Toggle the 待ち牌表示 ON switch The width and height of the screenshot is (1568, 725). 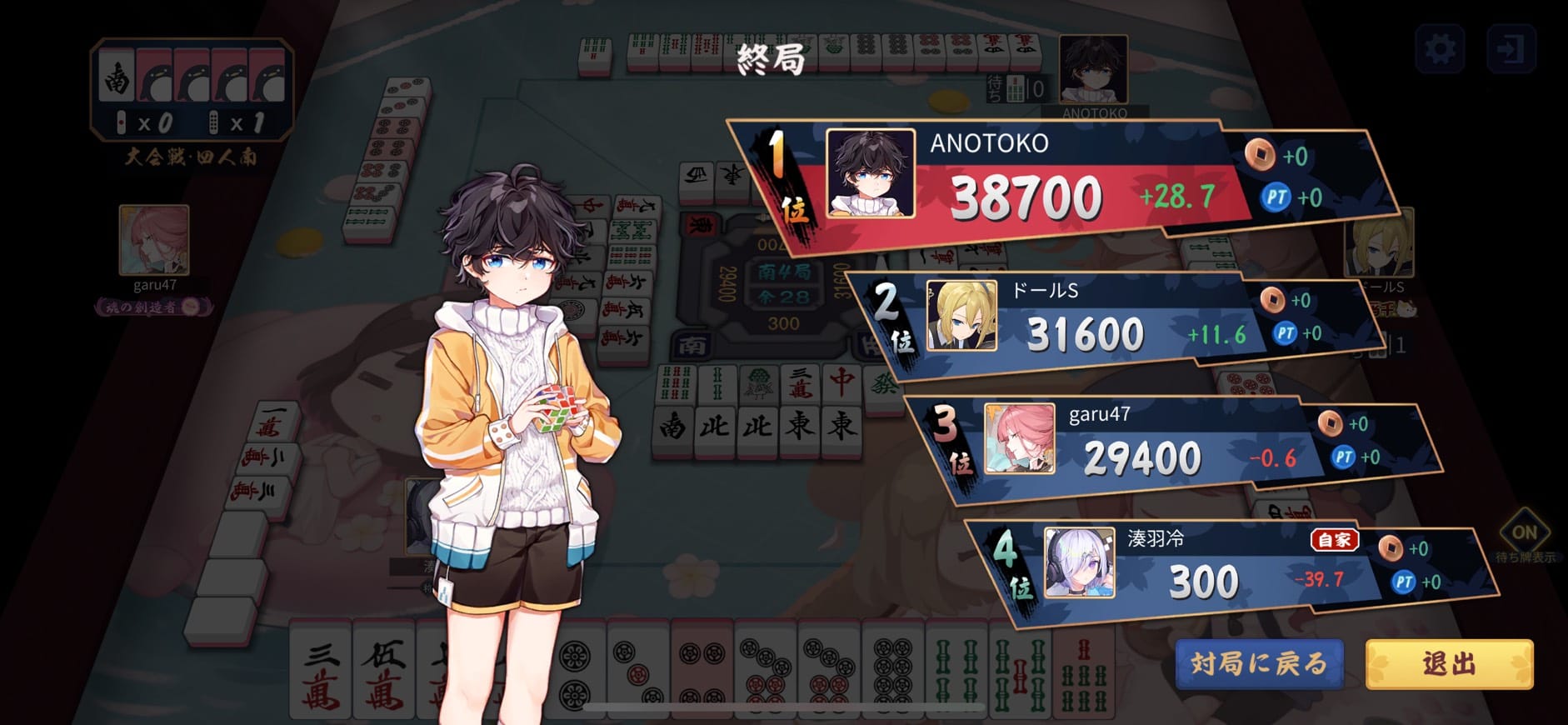pos(1524,533)
